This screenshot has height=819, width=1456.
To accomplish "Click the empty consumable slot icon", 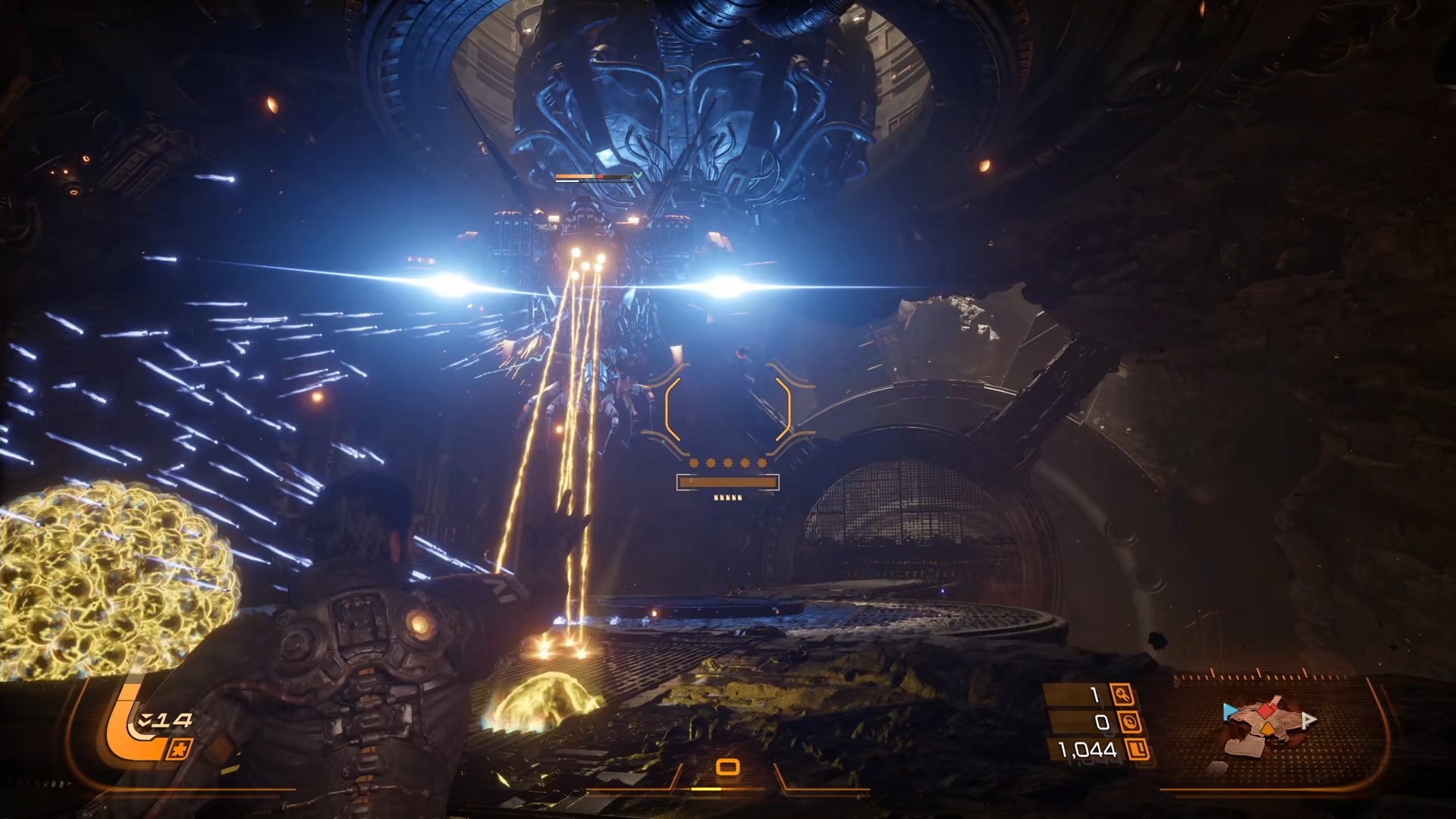I will click(x=728, y=767).
